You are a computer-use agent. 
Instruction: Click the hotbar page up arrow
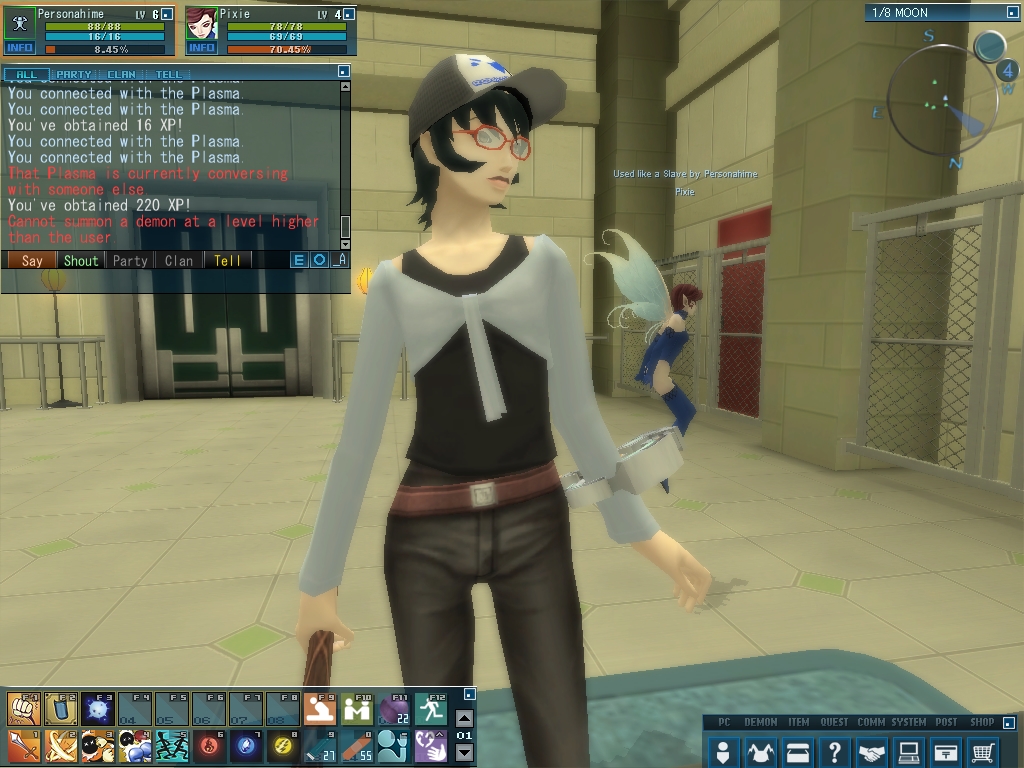464,717
